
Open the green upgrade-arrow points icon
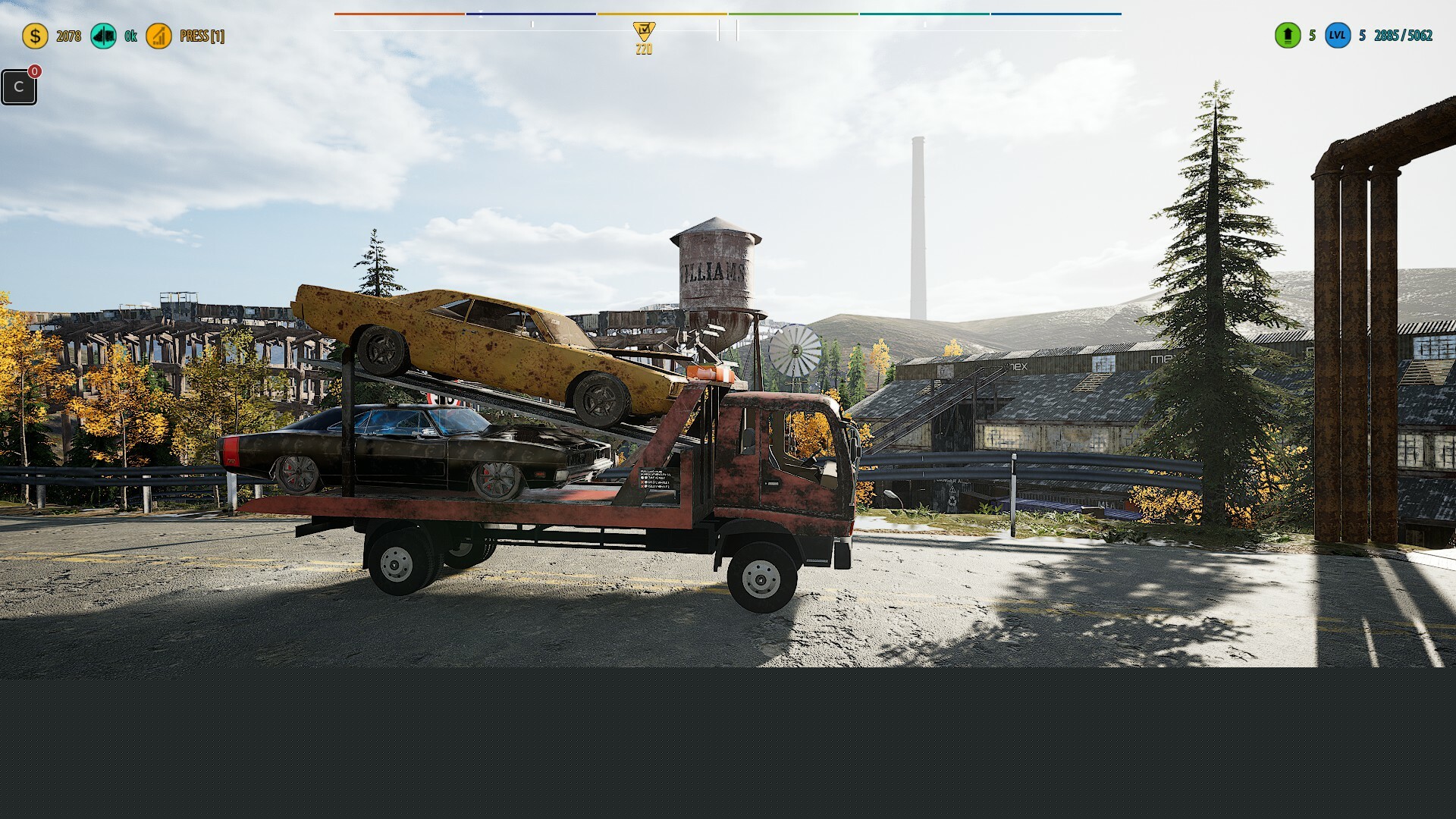[1287, 36]
